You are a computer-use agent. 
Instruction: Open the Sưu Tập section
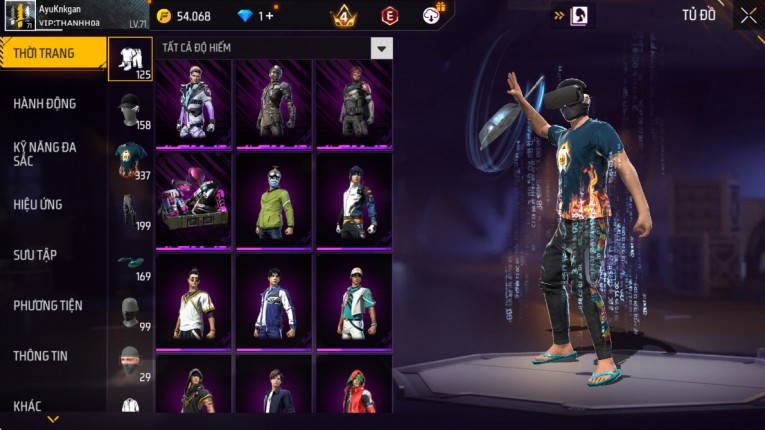coord(35,255)
